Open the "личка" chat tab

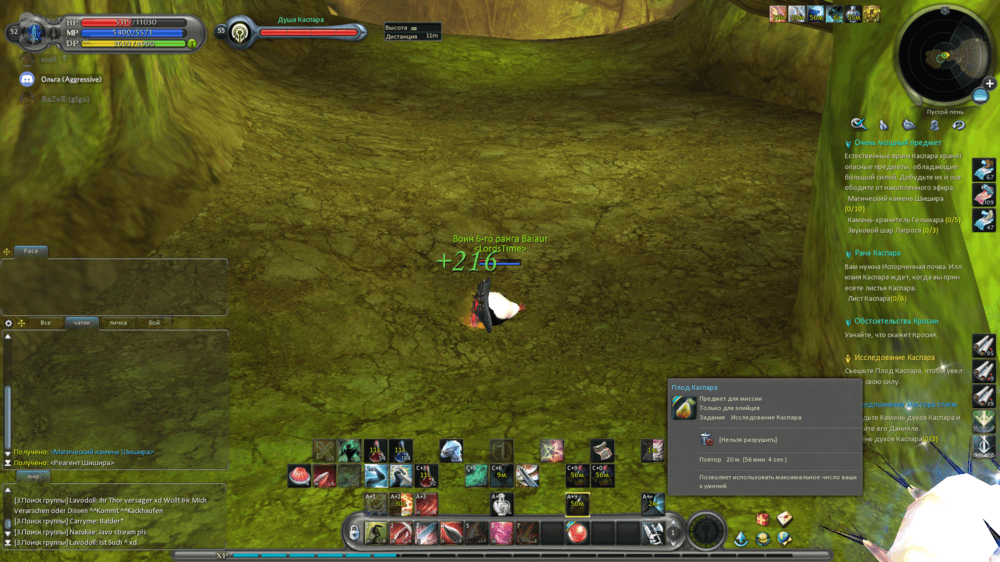[118, 323]
